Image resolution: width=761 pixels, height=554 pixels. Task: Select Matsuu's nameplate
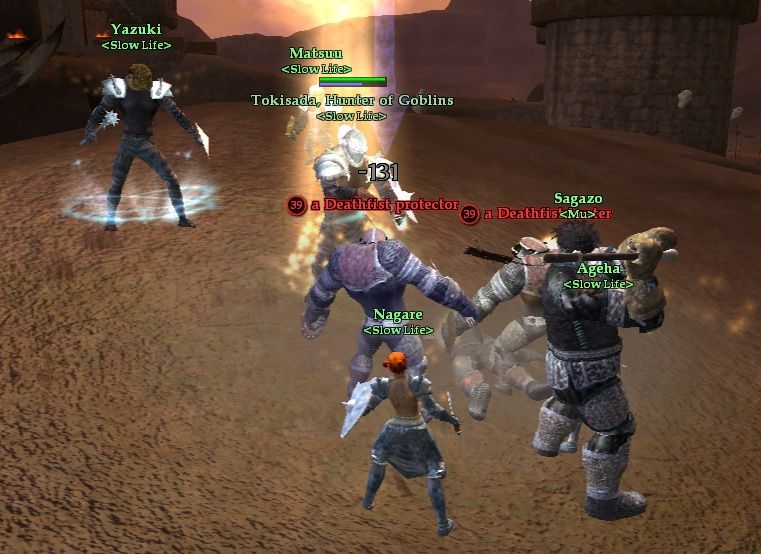point(315,53)
